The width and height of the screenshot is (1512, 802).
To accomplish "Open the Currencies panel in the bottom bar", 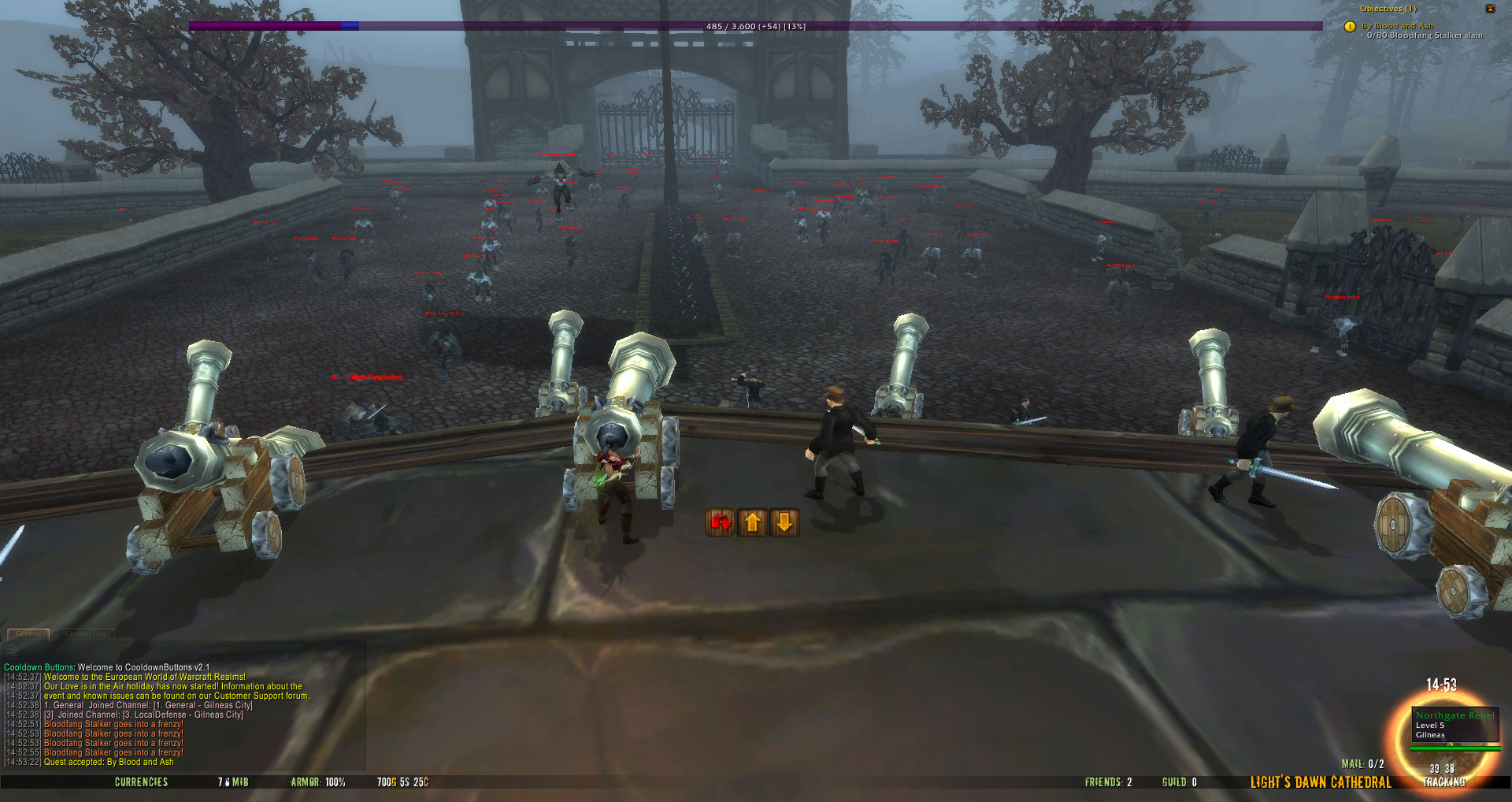I will [142, 782].
